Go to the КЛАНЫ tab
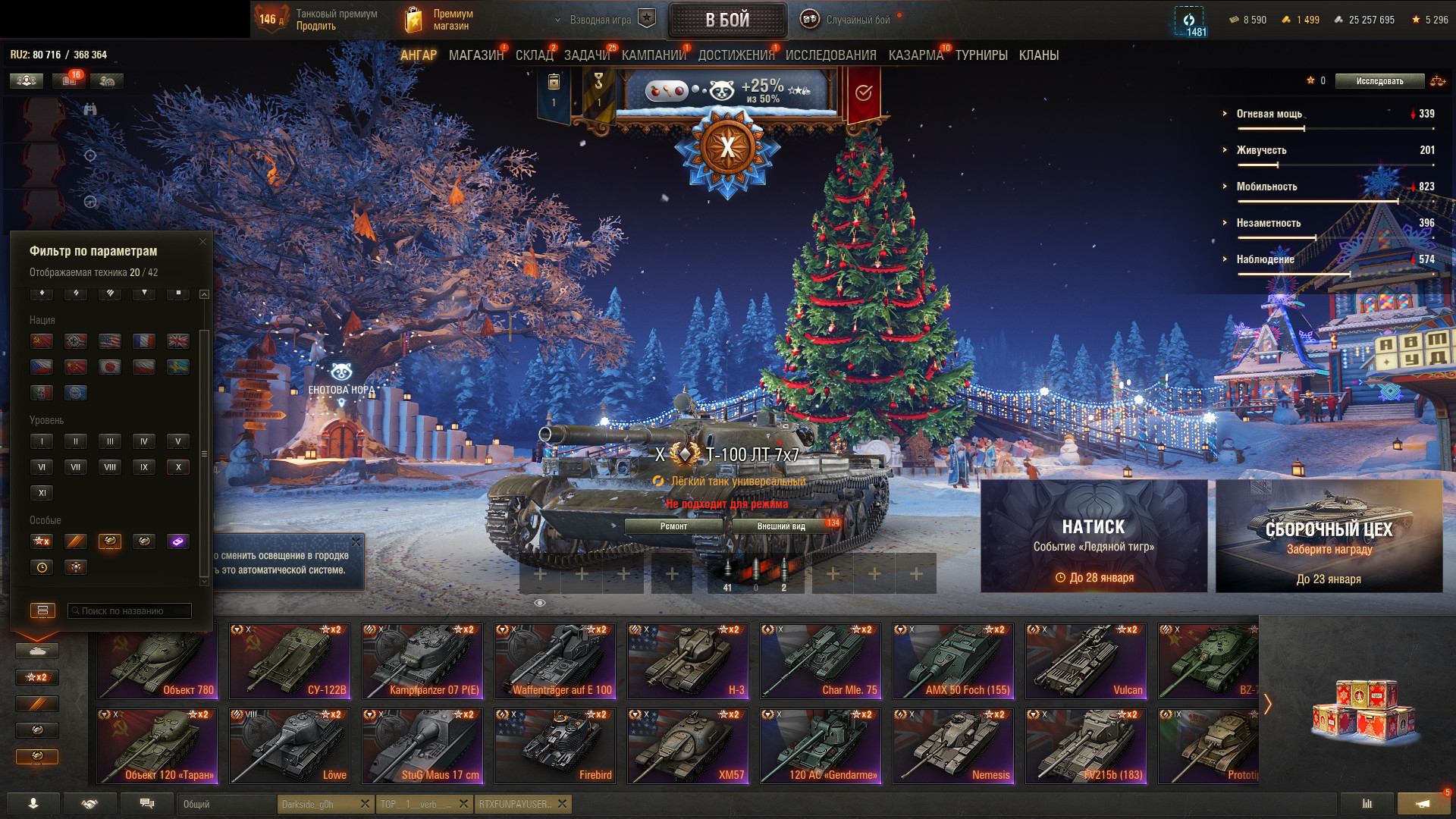The image size is (1456, 819). 1038,55
